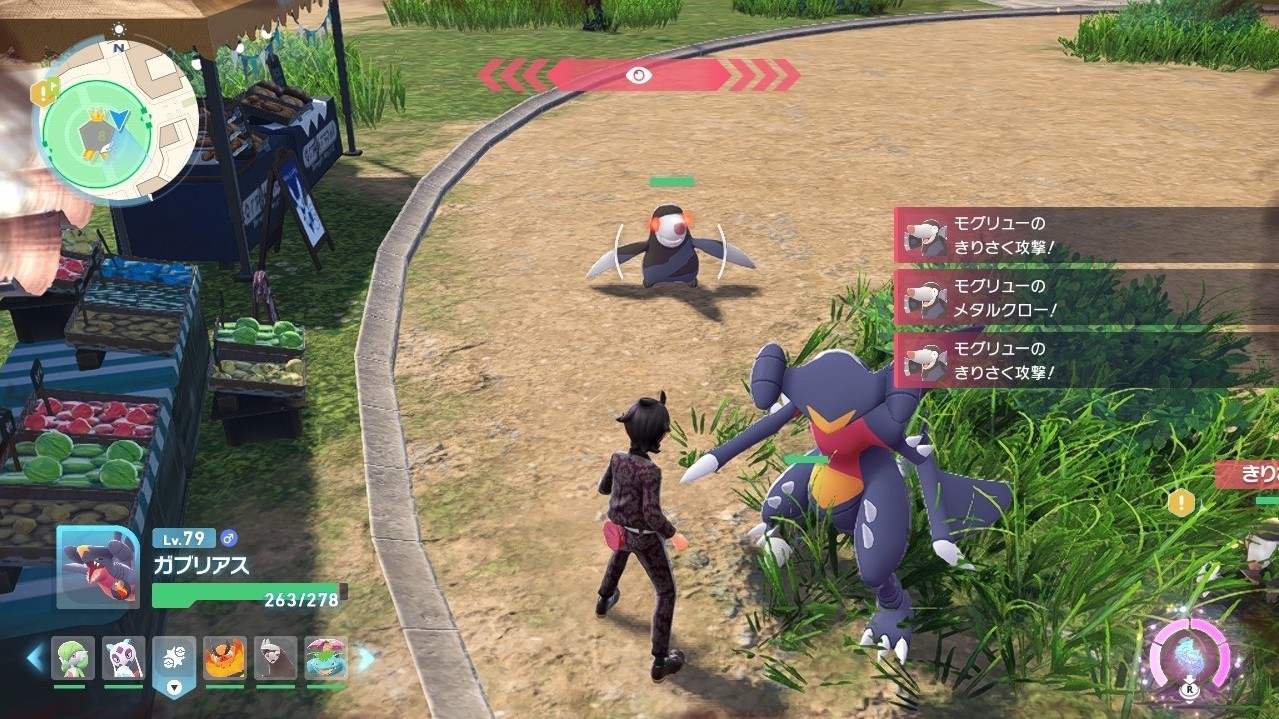Screen dimensions: 1279x719
Task: Activate the pink Mega Evolution ring icon
Action: 1188,657
